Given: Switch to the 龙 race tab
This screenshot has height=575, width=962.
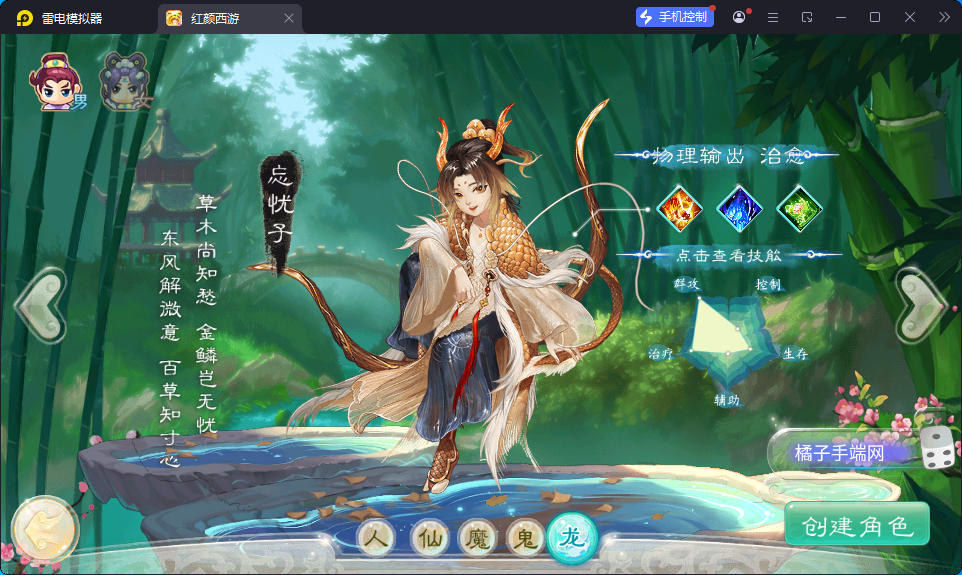Looking at the screenshot, I should click(572, 537).
